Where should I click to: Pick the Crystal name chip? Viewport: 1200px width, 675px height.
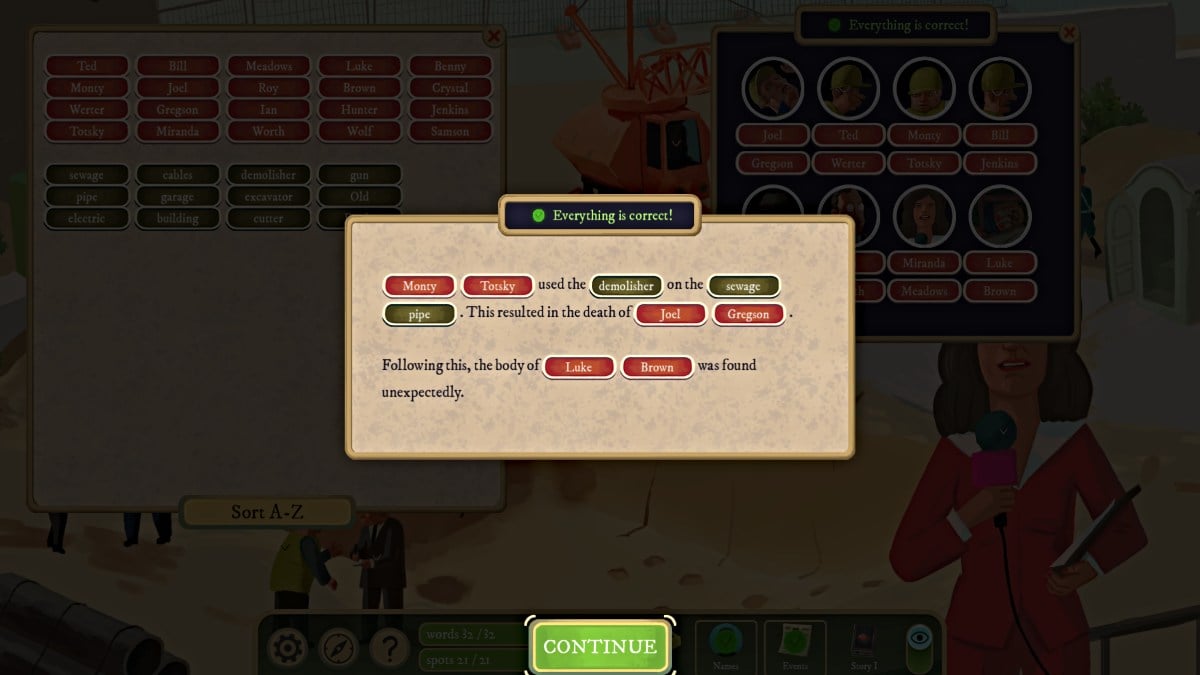tap(450, 88)
